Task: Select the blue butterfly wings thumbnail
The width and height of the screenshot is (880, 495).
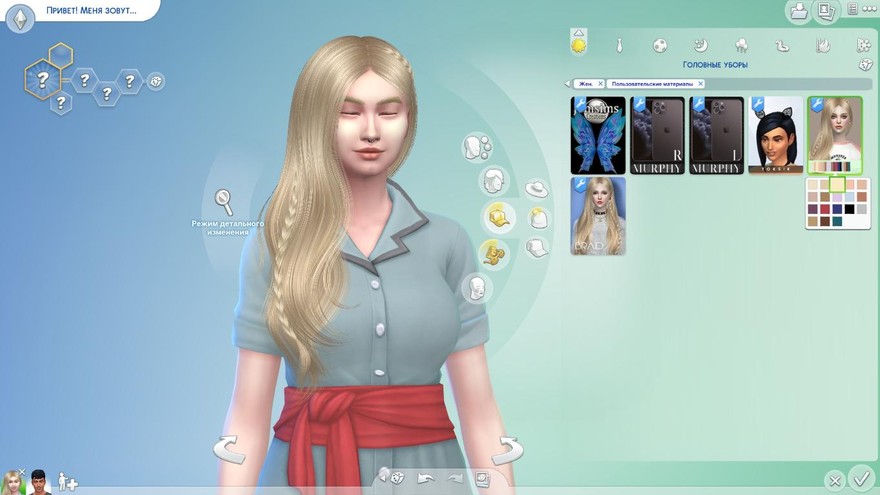Action: (598, 135)
